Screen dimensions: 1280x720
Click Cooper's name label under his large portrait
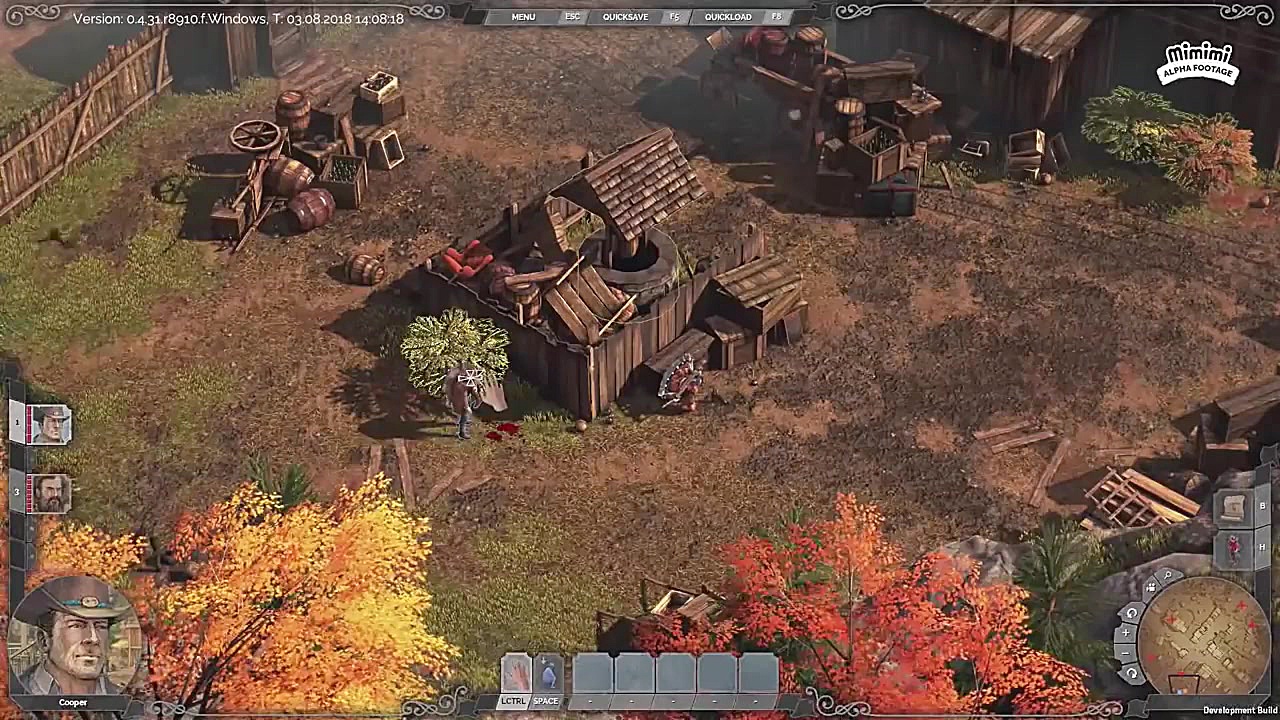pos(72,702)
